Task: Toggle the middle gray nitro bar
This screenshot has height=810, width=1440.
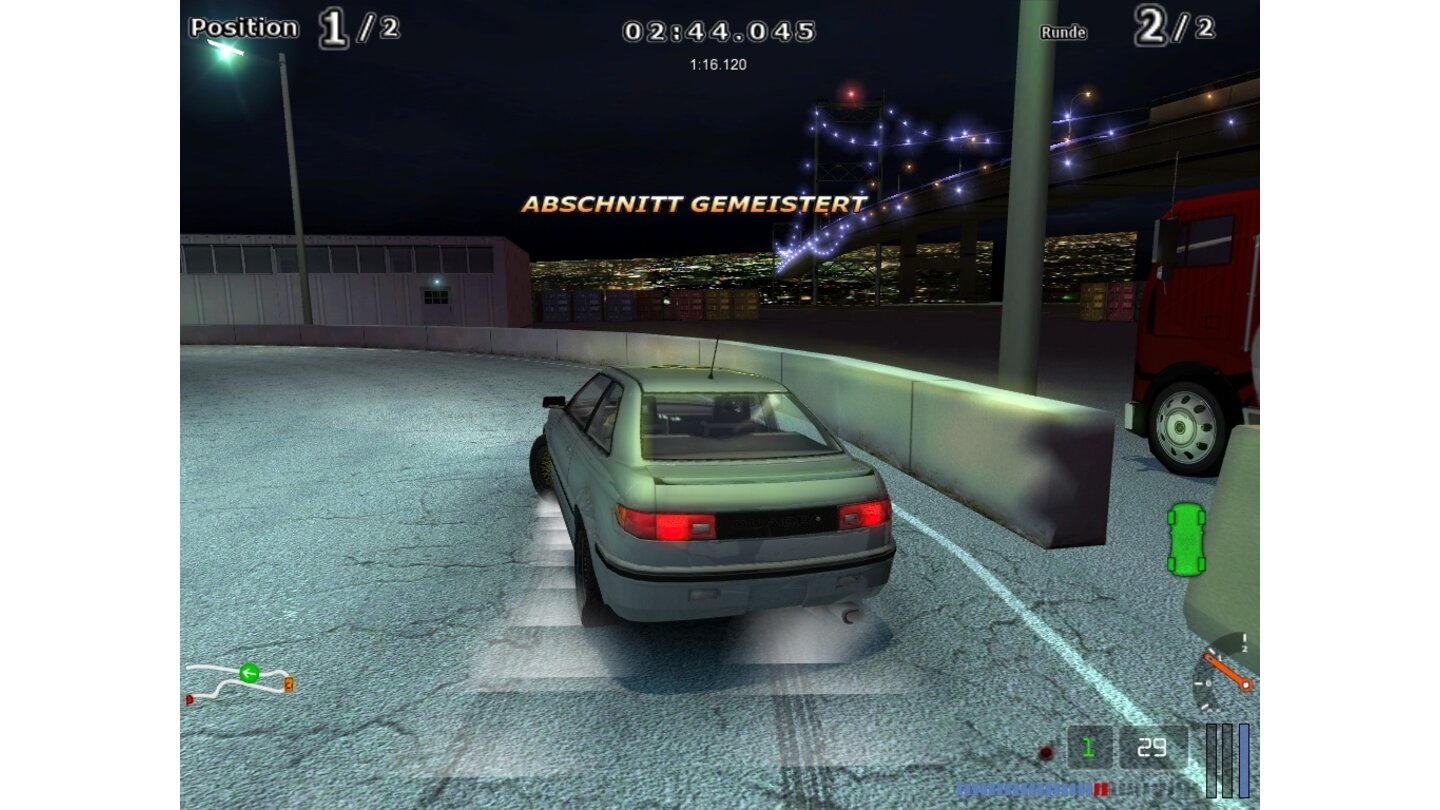Action: pos(1228,758)
